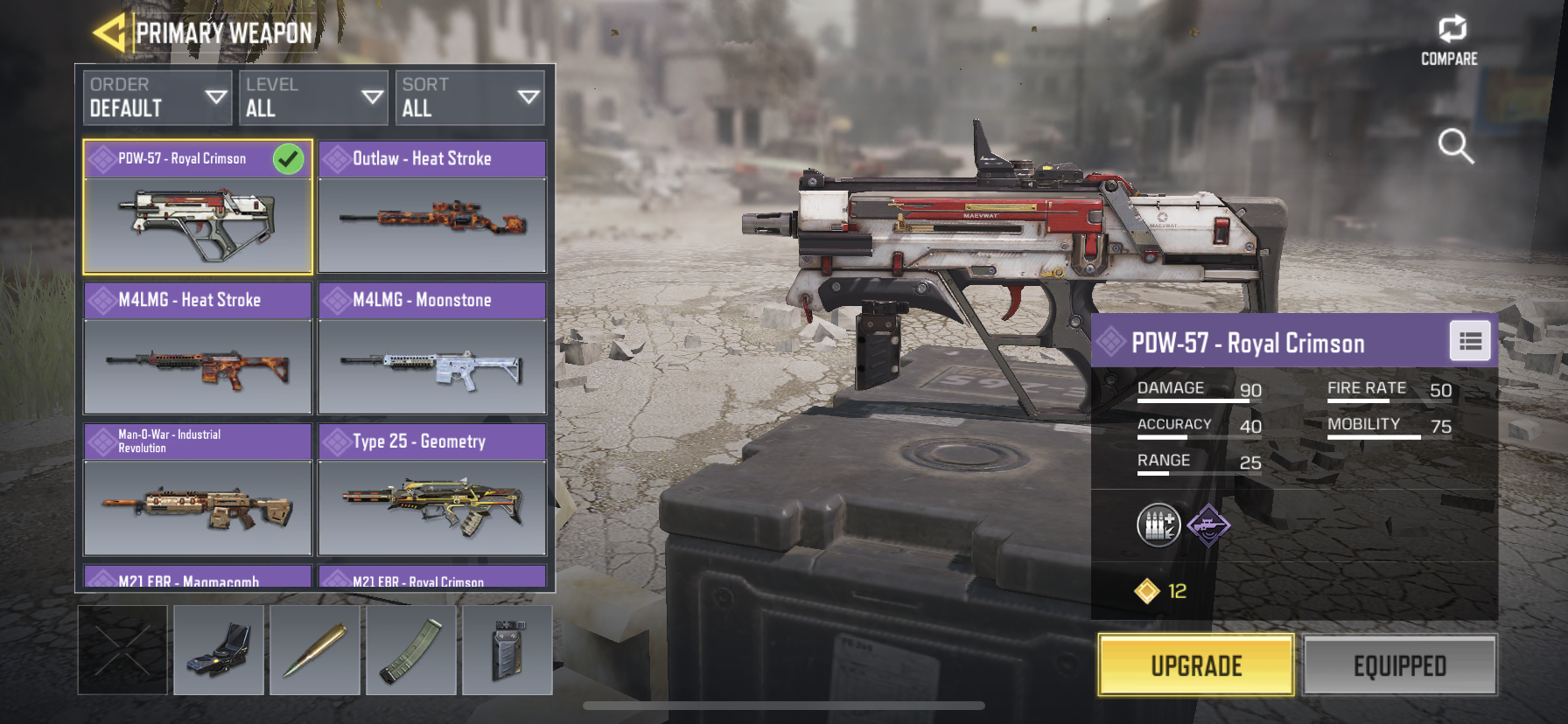Open the SORT All dropdown
The image size is (1568, 724).
[x=470, y=96]
